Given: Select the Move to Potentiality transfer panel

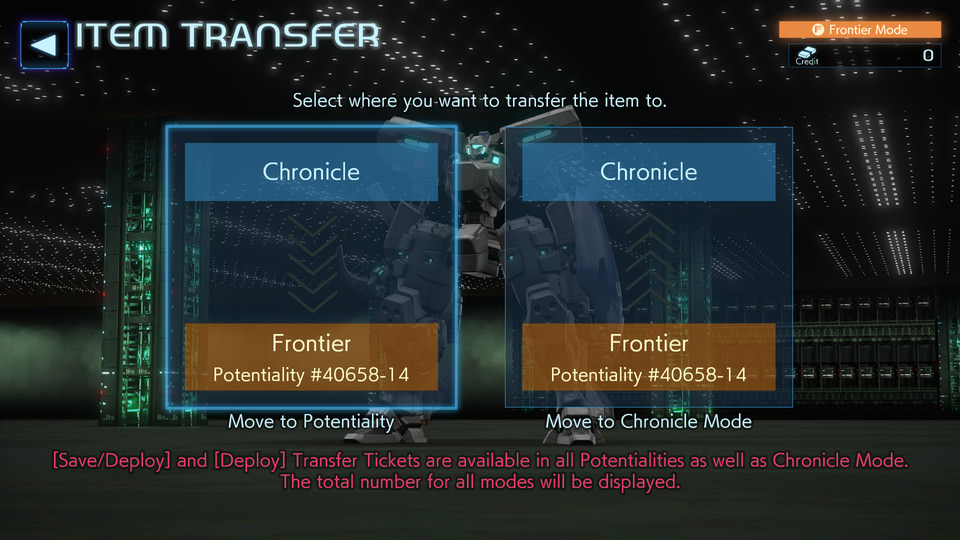Looking at the screenshot, I should (311, 266).
